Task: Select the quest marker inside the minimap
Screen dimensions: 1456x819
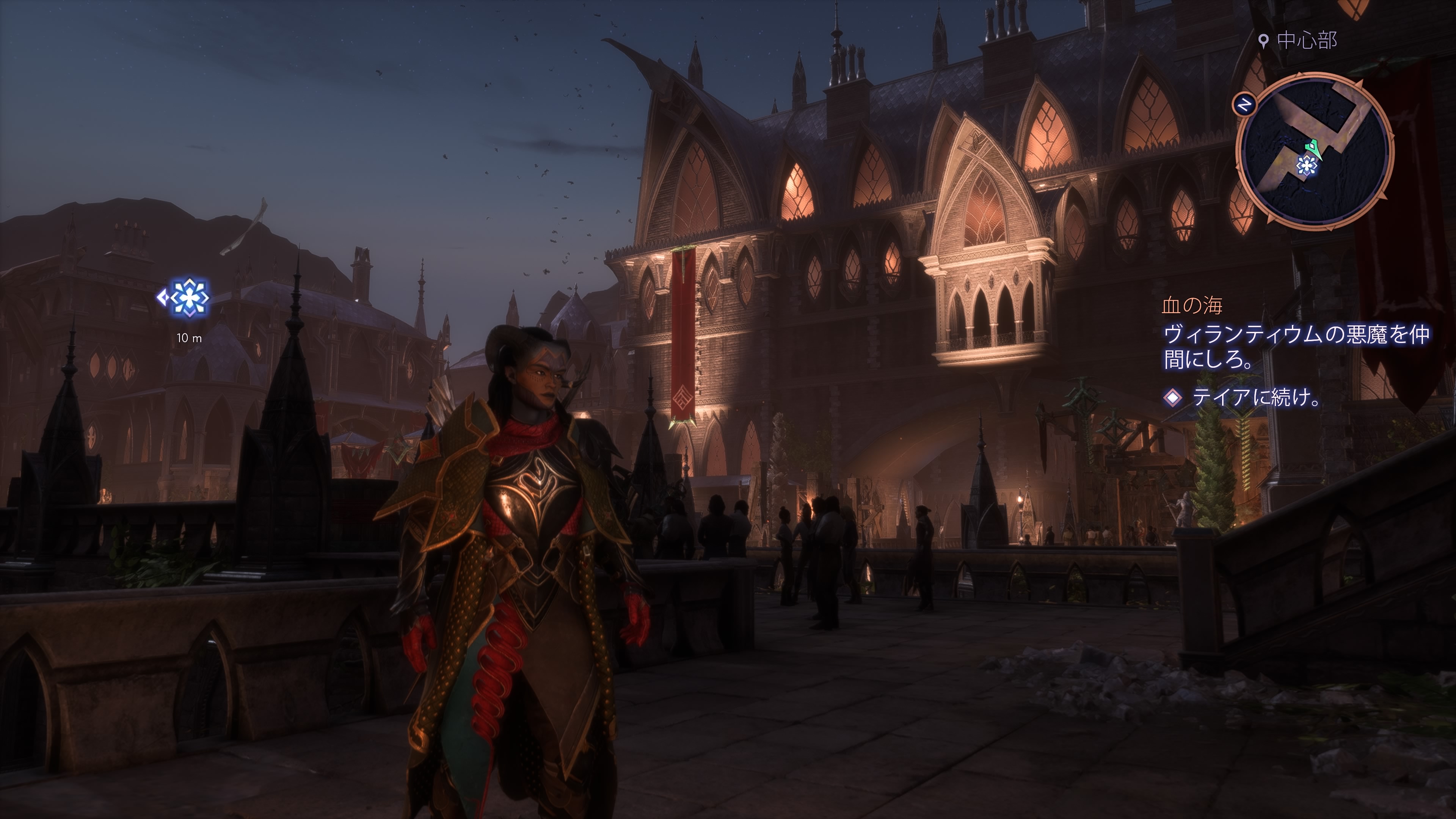Action: click(1307, 166)
